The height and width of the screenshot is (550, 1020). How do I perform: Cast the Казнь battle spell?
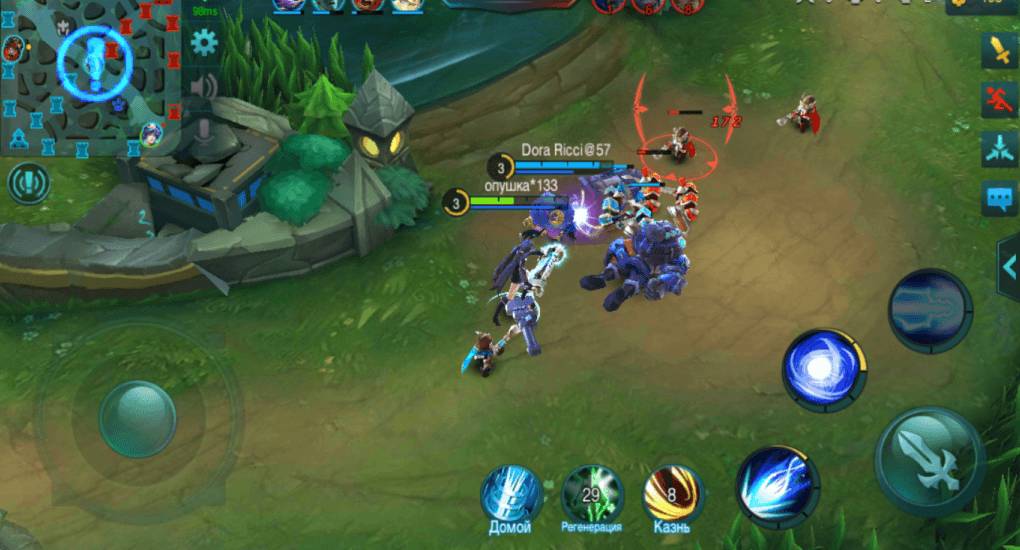click(672, 494)
